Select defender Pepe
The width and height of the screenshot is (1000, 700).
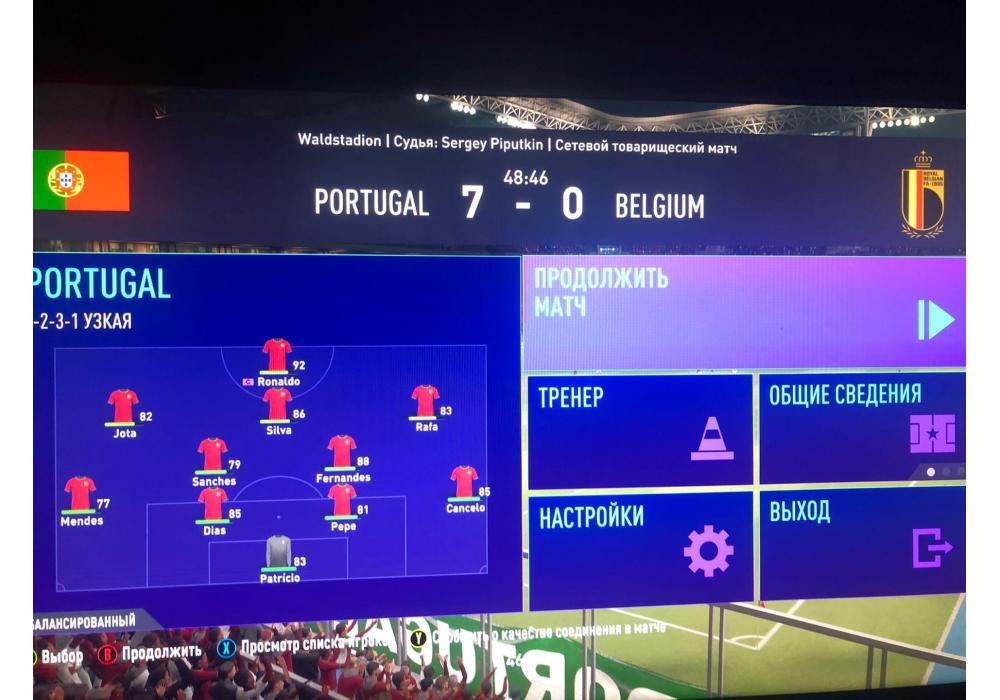tap(342, 500)
